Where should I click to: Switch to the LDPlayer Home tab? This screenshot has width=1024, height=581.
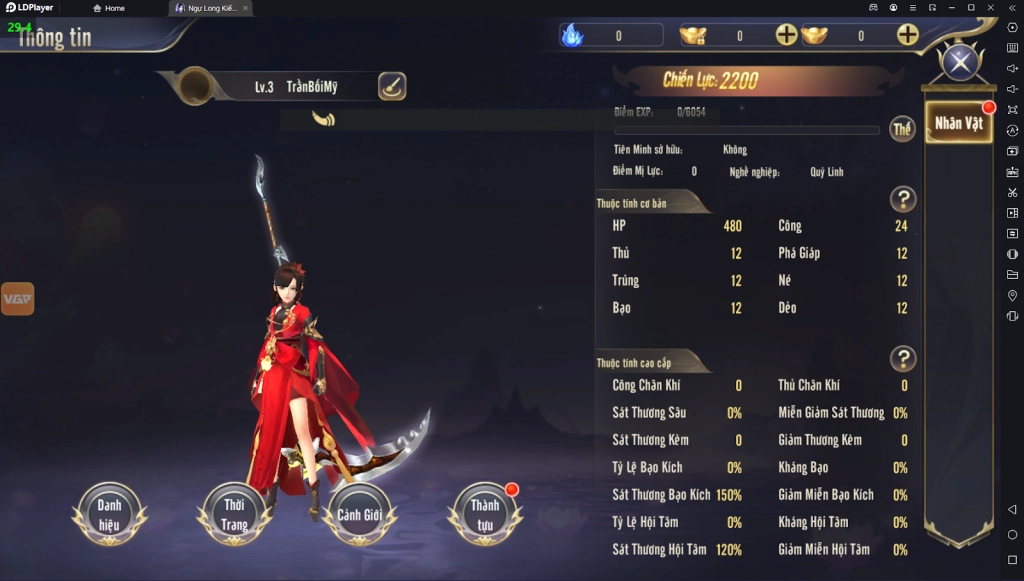click(x=109, y=8)
